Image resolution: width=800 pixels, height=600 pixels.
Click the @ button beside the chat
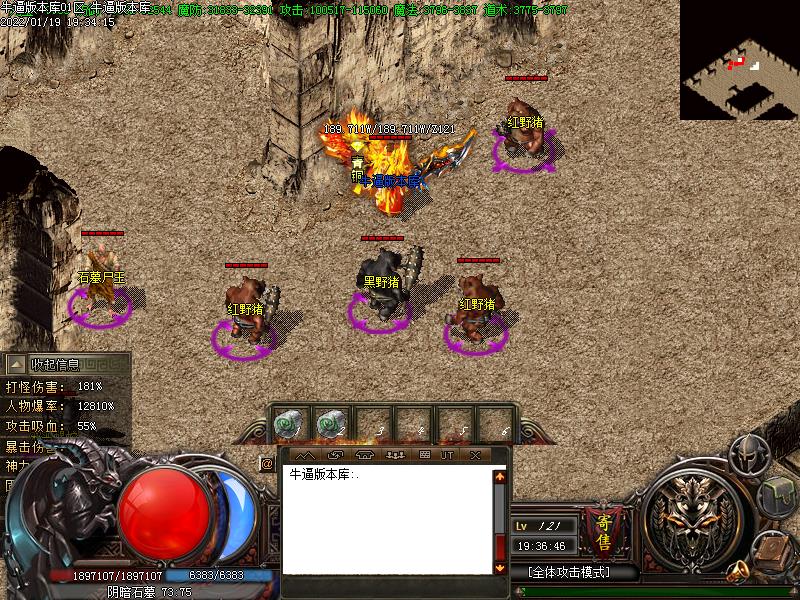click(267, 463)
